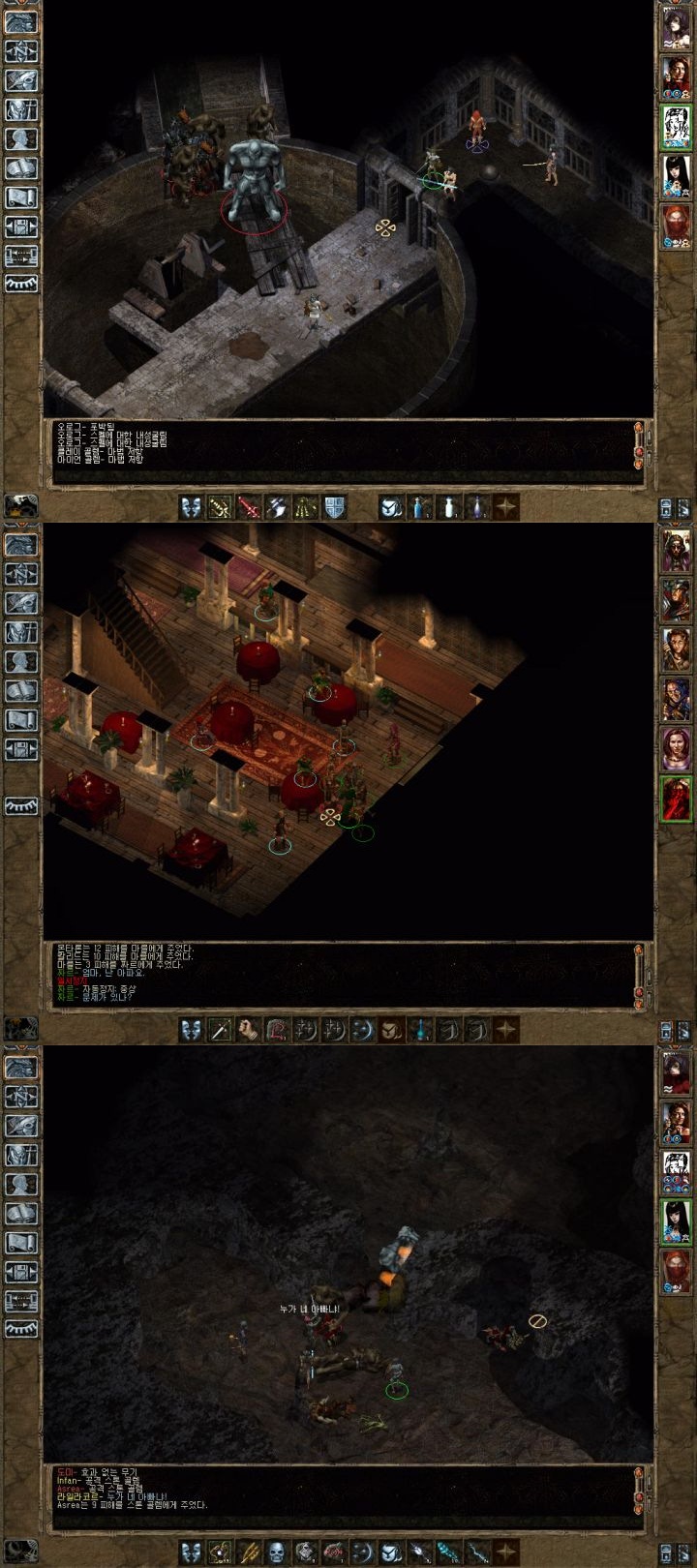The image size is (697, 1568).
Task: Equip the red sword quick weapon
Action: (x=249, y=506)
